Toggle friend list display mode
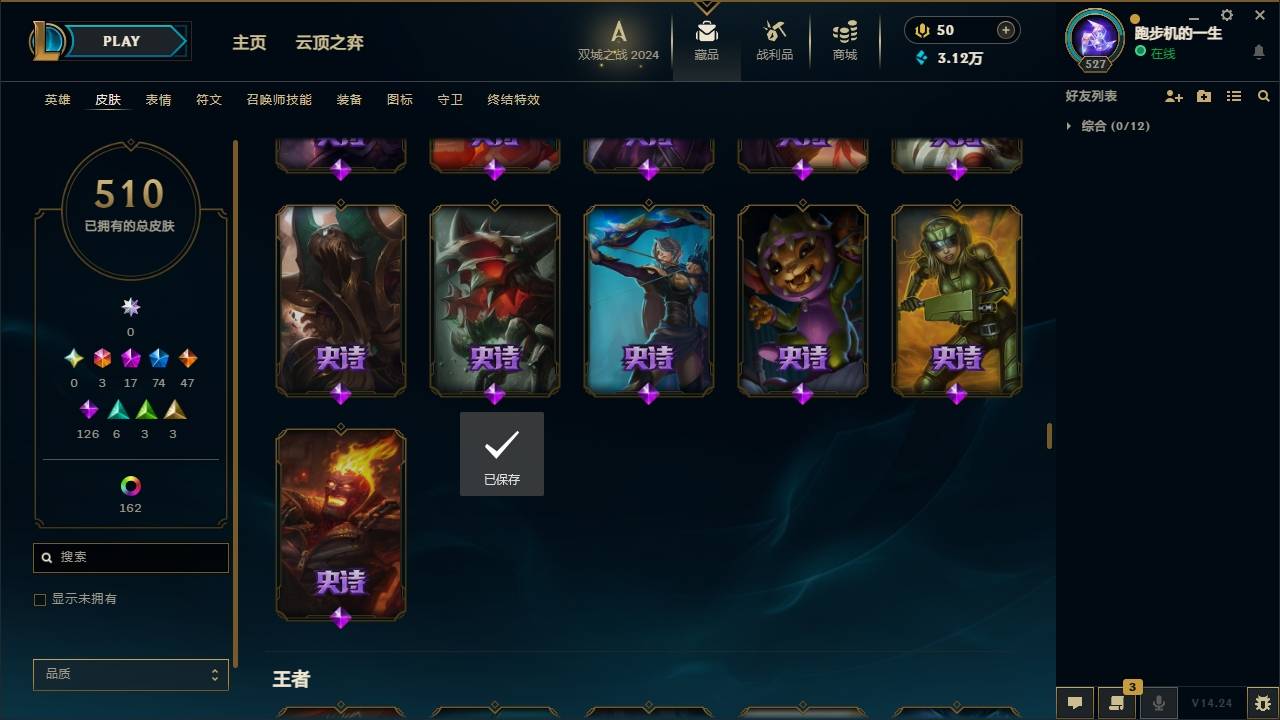 (1233, 96)
